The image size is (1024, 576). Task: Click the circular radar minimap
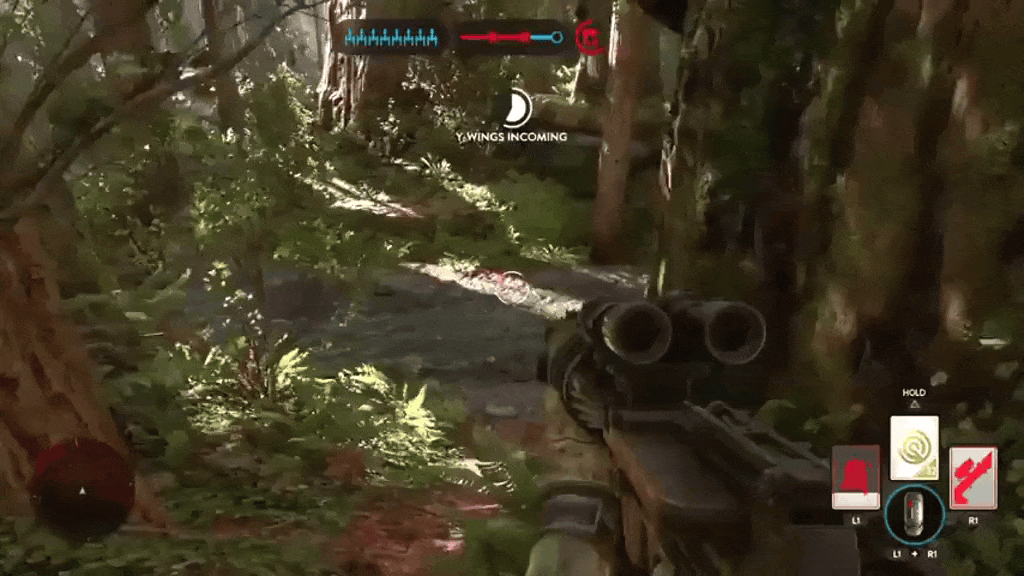click(x=82, y=488)
